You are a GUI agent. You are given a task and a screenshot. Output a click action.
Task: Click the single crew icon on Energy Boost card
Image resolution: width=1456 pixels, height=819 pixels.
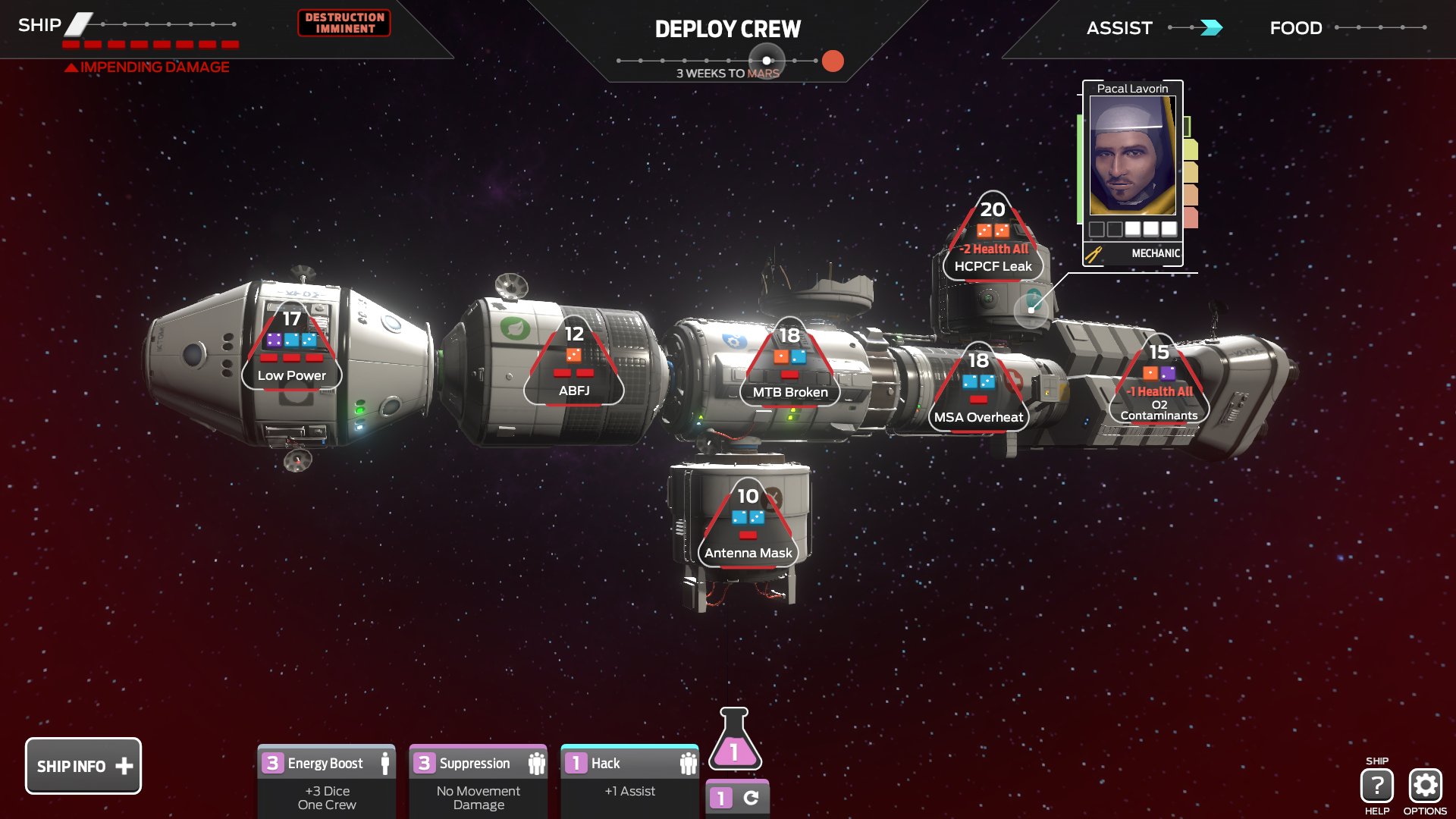(x=386, y=764)
